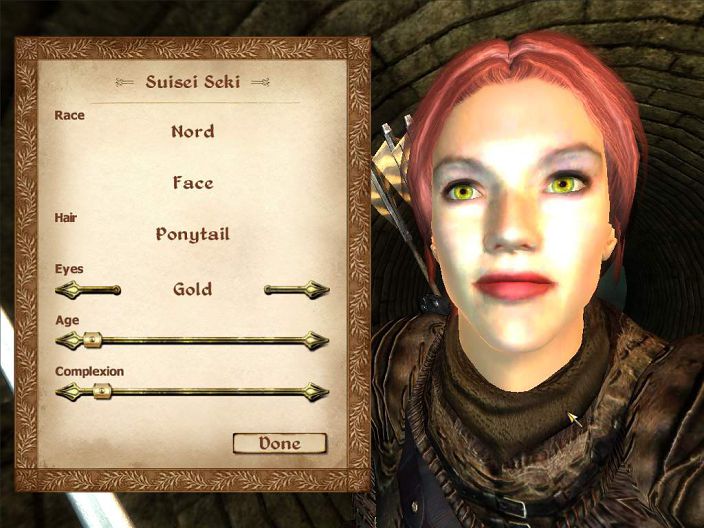
Task: Increase complexion with the slider's right arrow
Action: pyautogui.click(x=318, y=392)
